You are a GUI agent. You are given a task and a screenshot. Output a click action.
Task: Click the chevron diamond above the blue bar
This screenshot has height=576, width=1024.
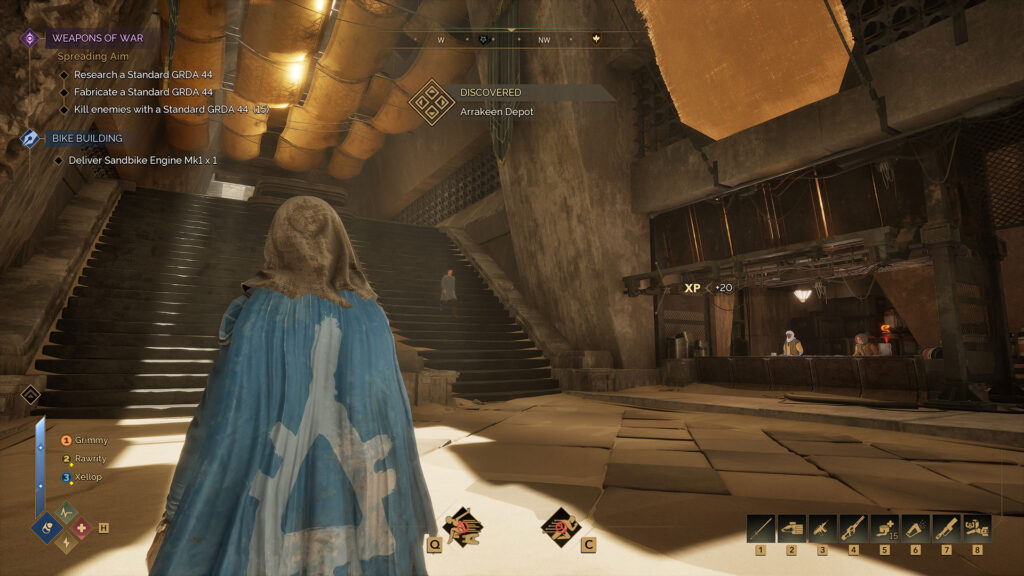[x=30, y=394]
